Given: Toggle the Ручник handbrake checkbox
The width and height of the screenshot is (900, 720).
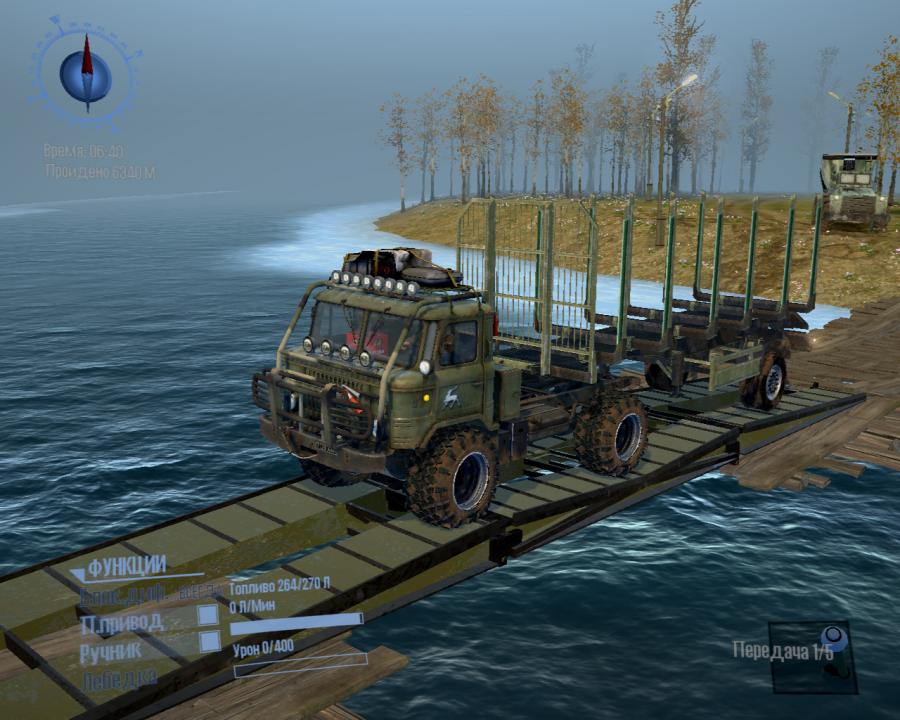Looking at the screenshot, I should tap(208, 642).
